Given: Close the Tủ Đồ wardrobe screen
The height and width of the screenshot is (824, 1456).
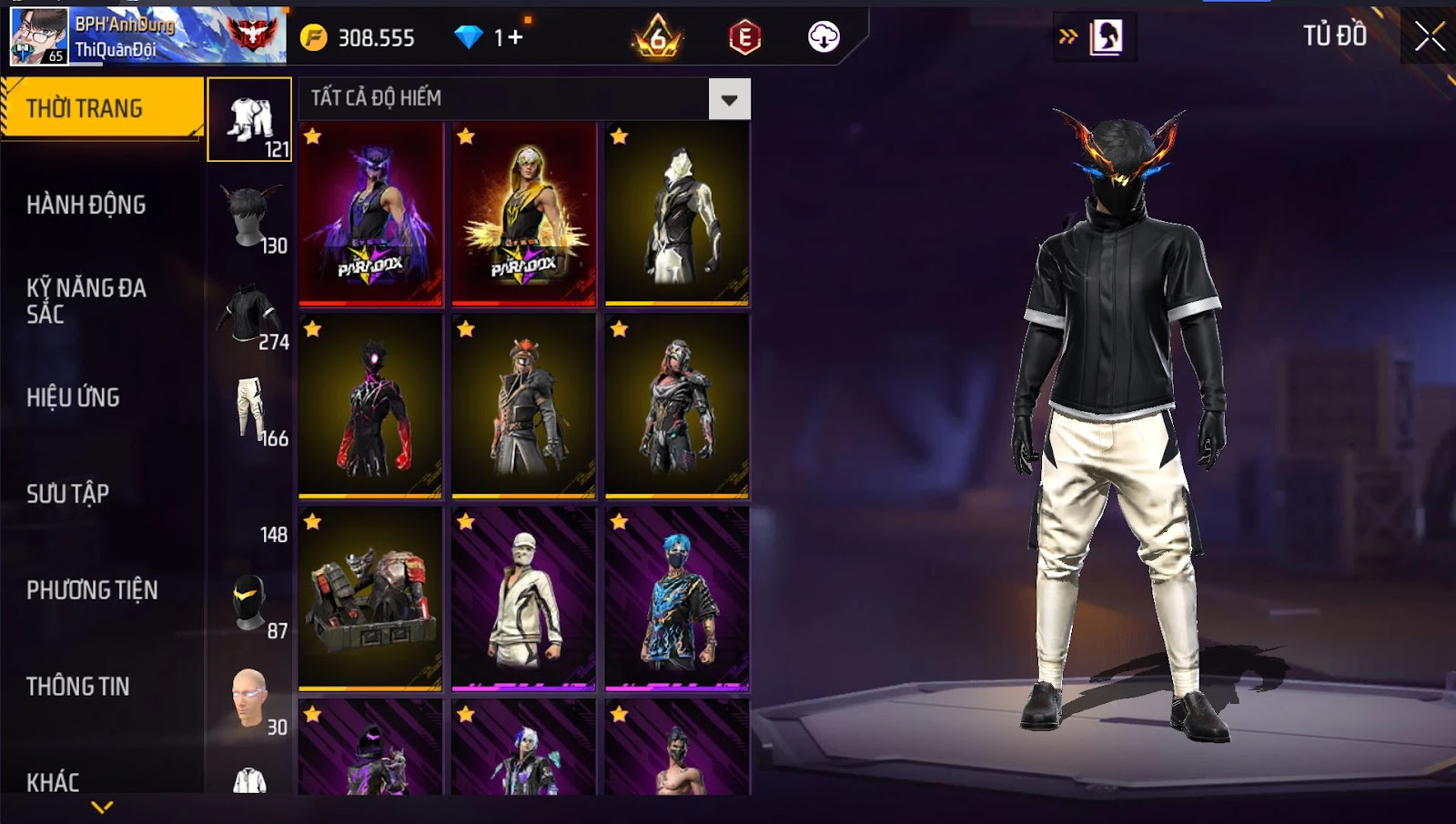Looking at the screenshot, I should [x=1430, y=36].
